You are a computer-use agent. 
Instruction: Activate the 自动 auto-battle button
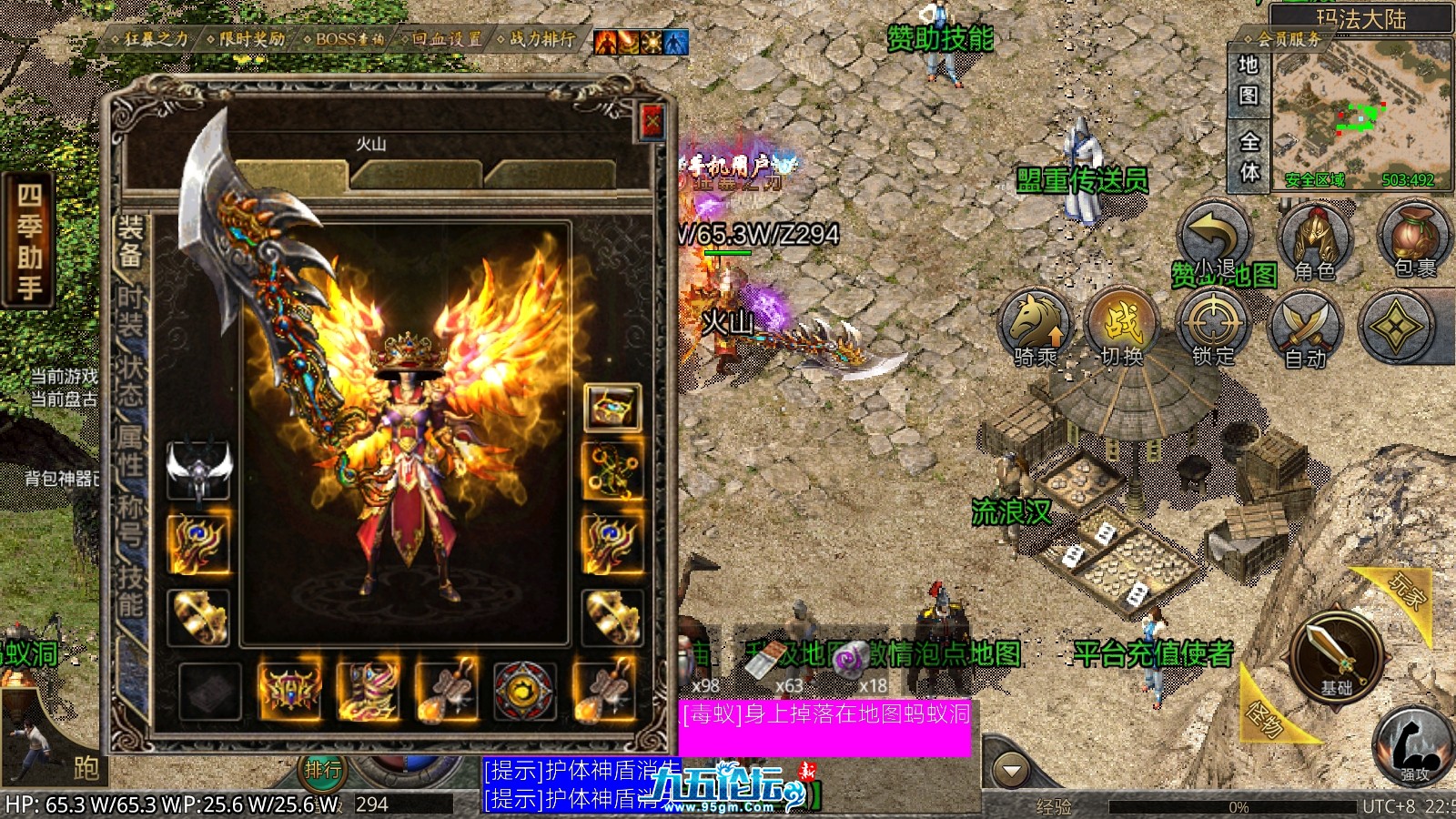coord(1305,328)
